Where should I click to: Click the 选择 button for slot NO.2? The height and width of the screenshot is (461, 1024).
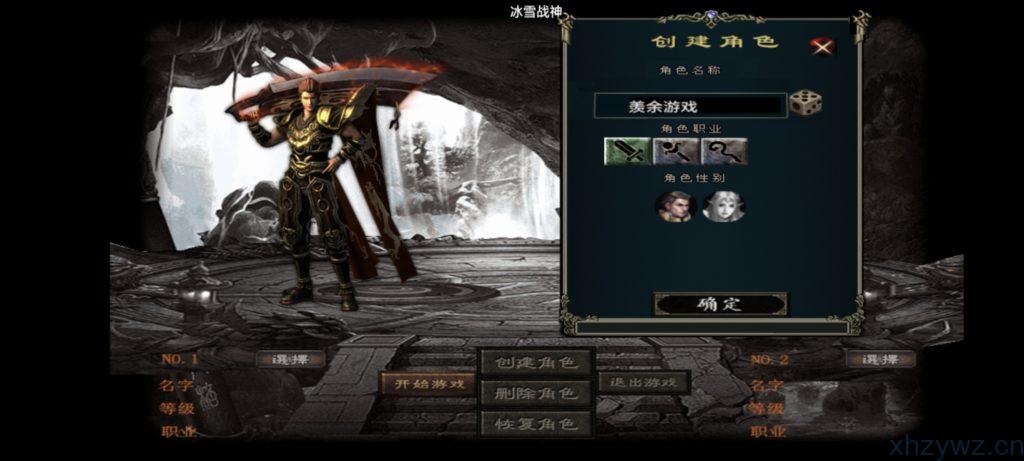pos(880,359)
